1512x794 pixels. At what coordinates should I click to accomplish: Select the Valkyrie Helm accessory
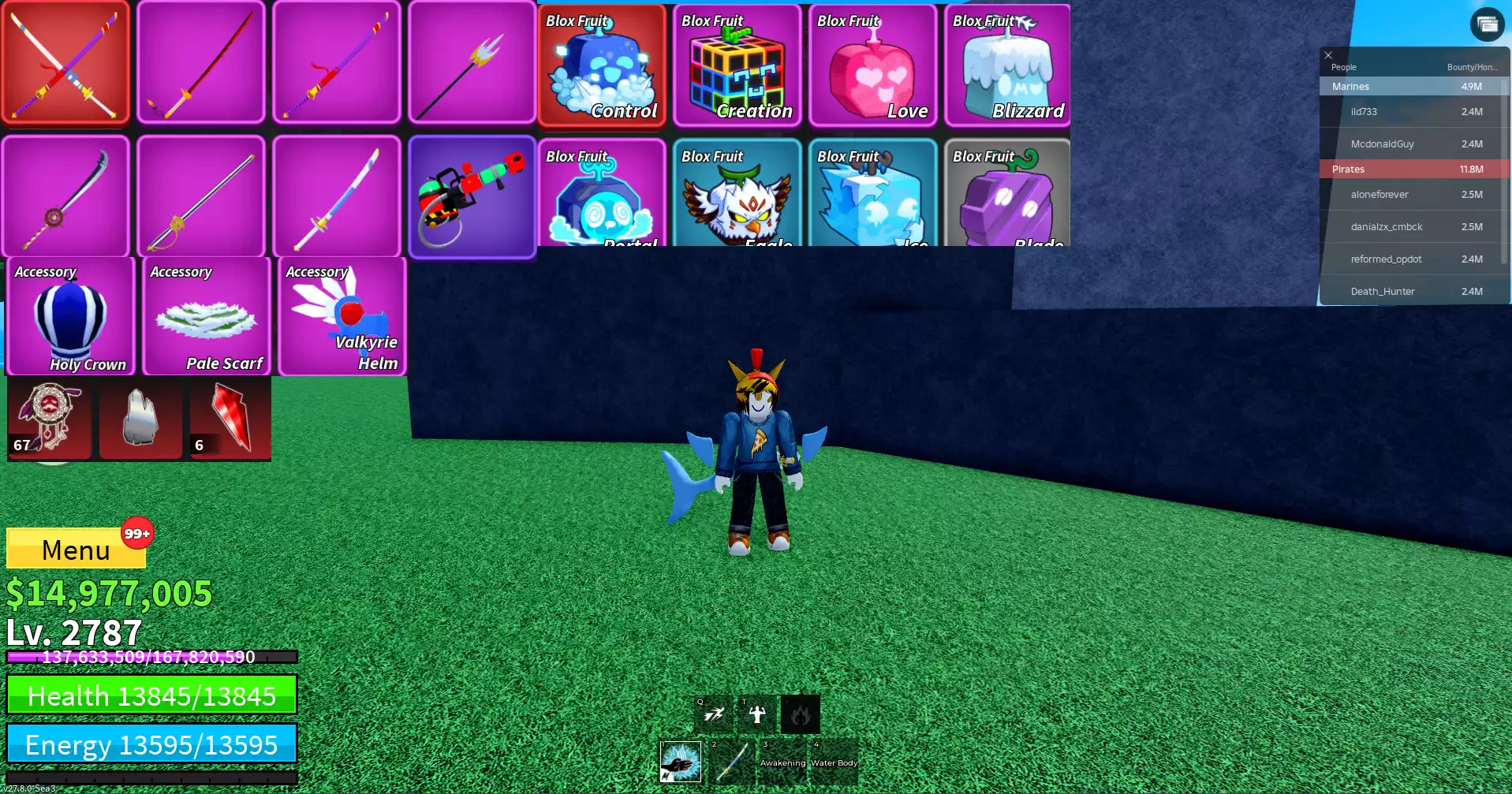[x=342, y=315]
